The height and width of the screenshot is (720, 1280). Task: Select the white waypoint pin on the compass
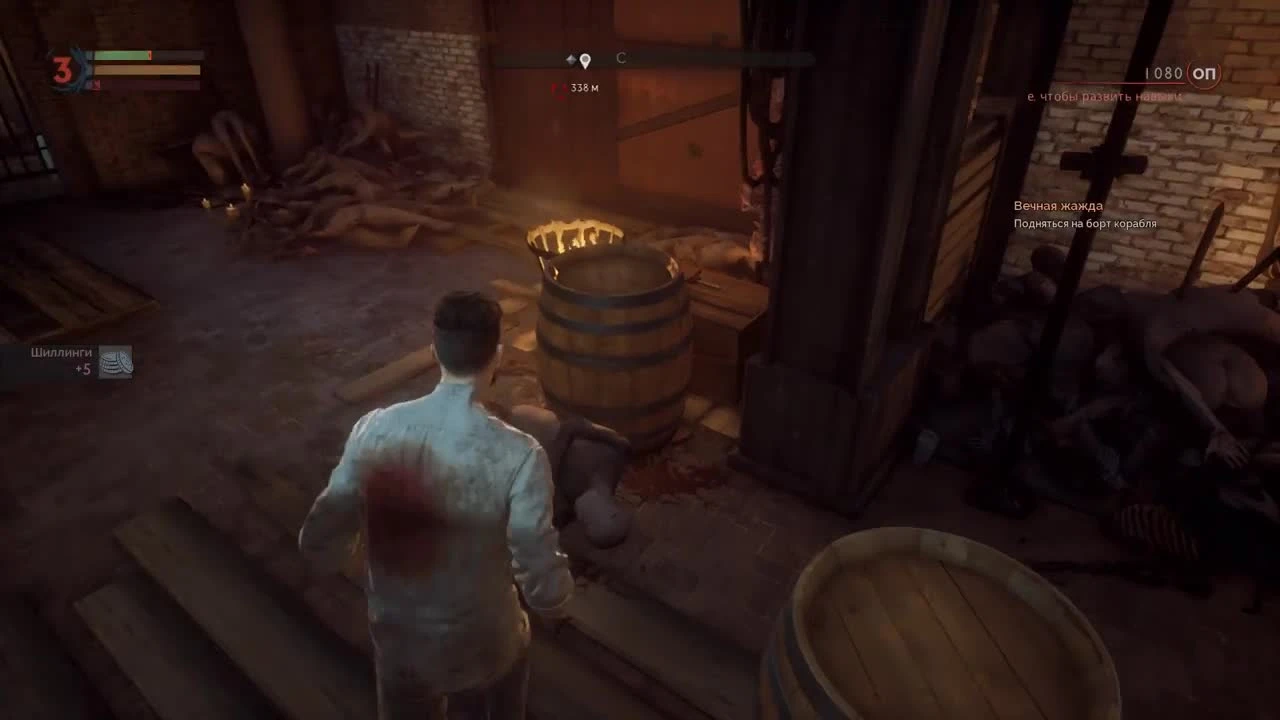(585, 60)
